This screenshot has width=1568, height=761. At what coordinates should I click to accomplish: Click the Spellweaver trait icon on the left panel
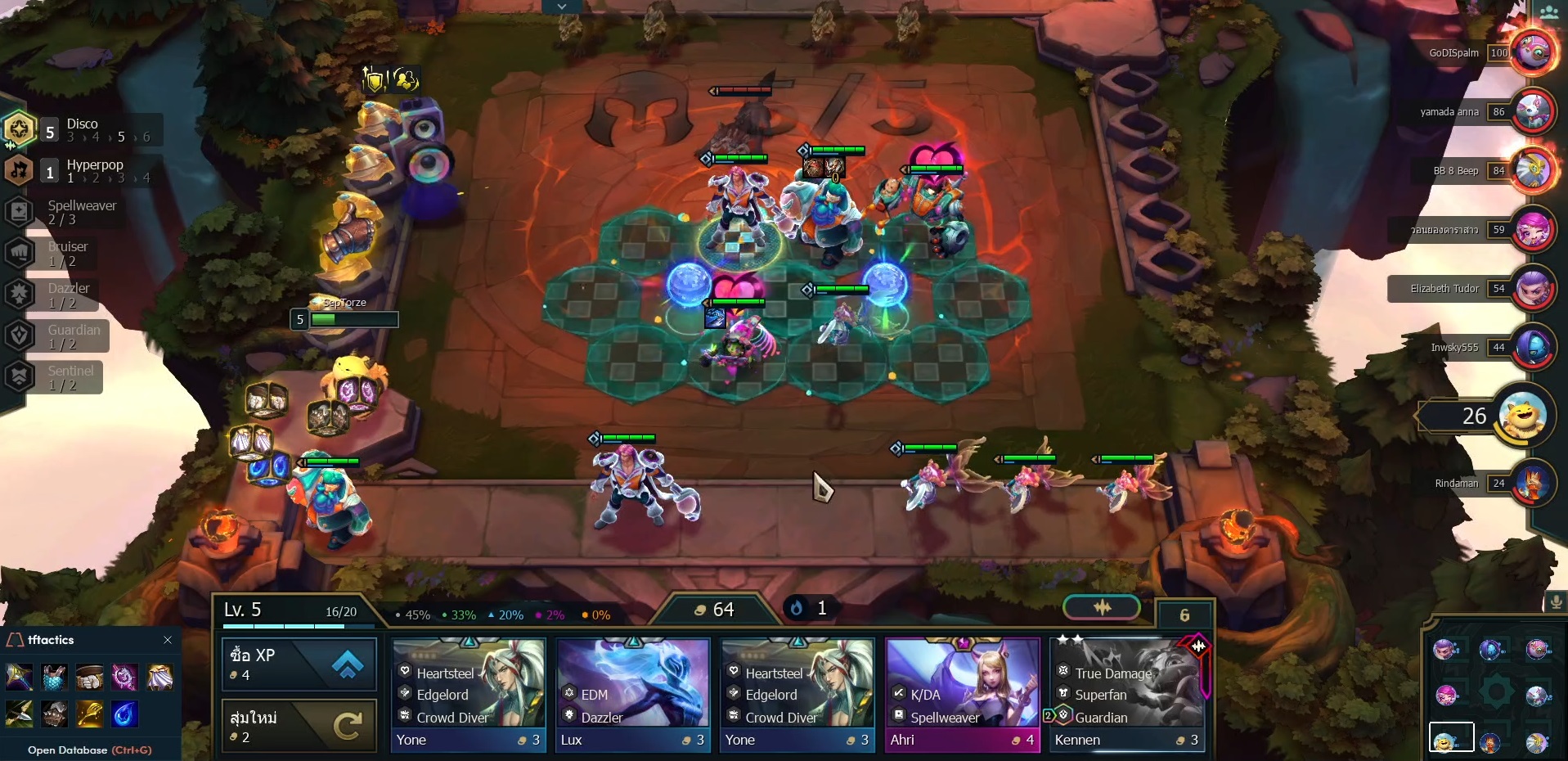click(x=18, y=211)
